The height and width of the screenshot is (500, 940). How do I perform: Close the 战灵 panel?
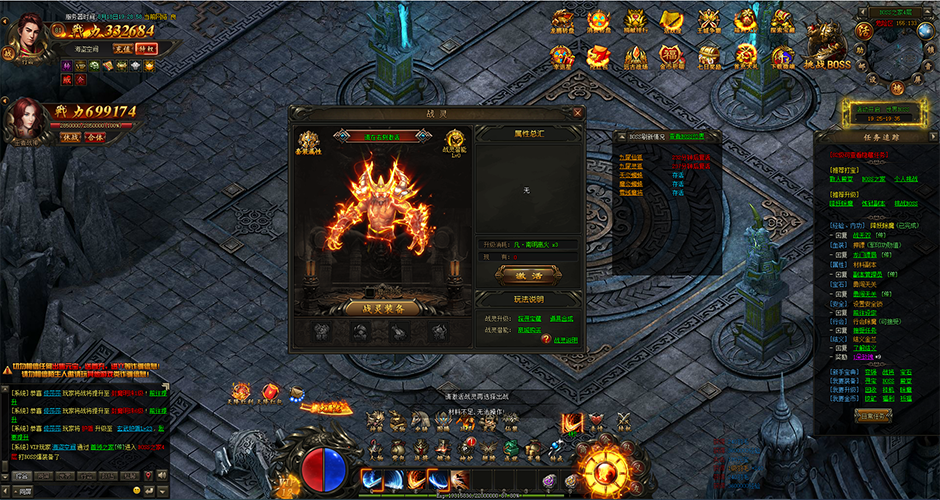[579, 113]
